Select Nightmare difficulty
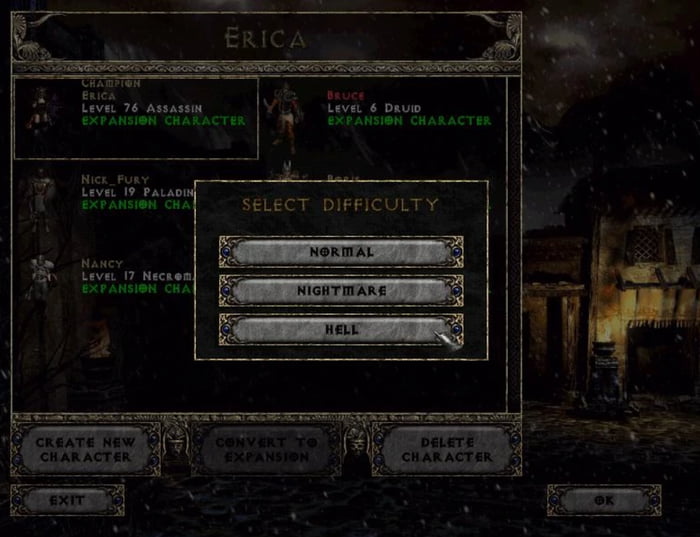This screenshot has width=700, height=537. pos(341,291)
